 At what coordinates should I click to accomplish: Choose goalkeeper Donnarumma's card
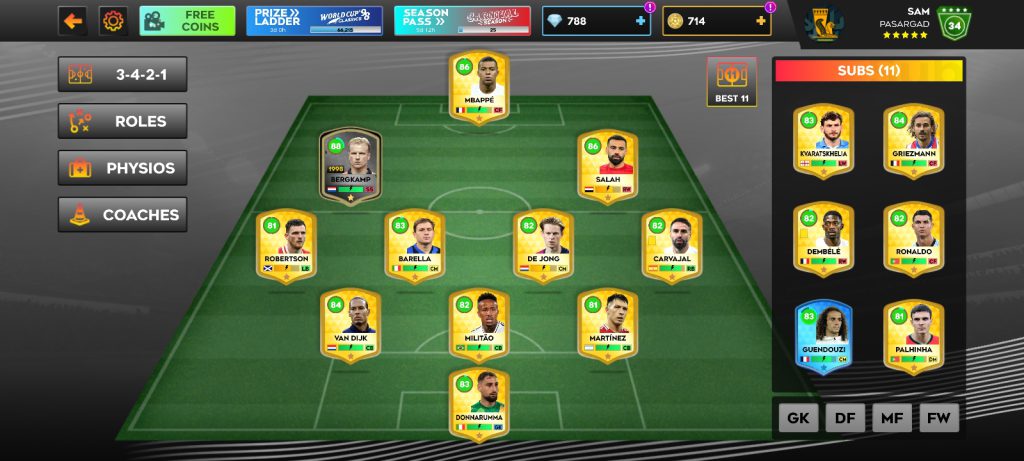tap(479, 403)
